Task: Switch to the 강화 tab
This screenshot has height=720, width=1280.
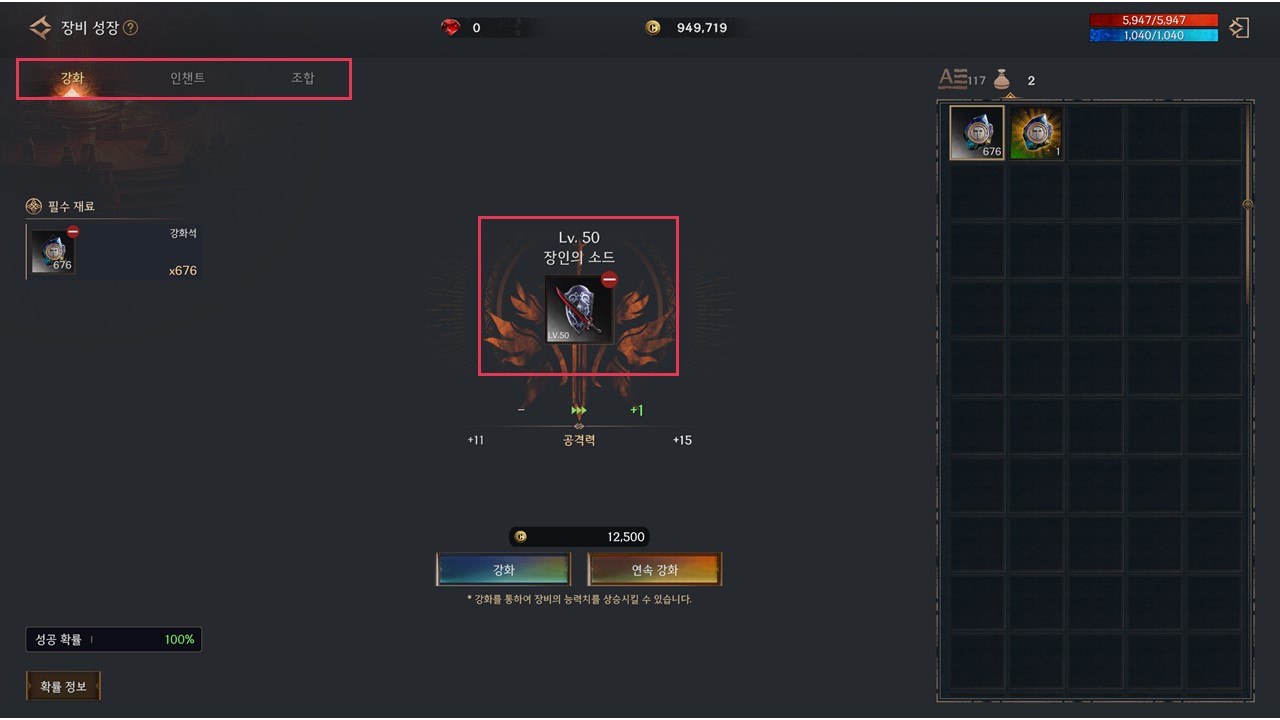Action: 72,78
